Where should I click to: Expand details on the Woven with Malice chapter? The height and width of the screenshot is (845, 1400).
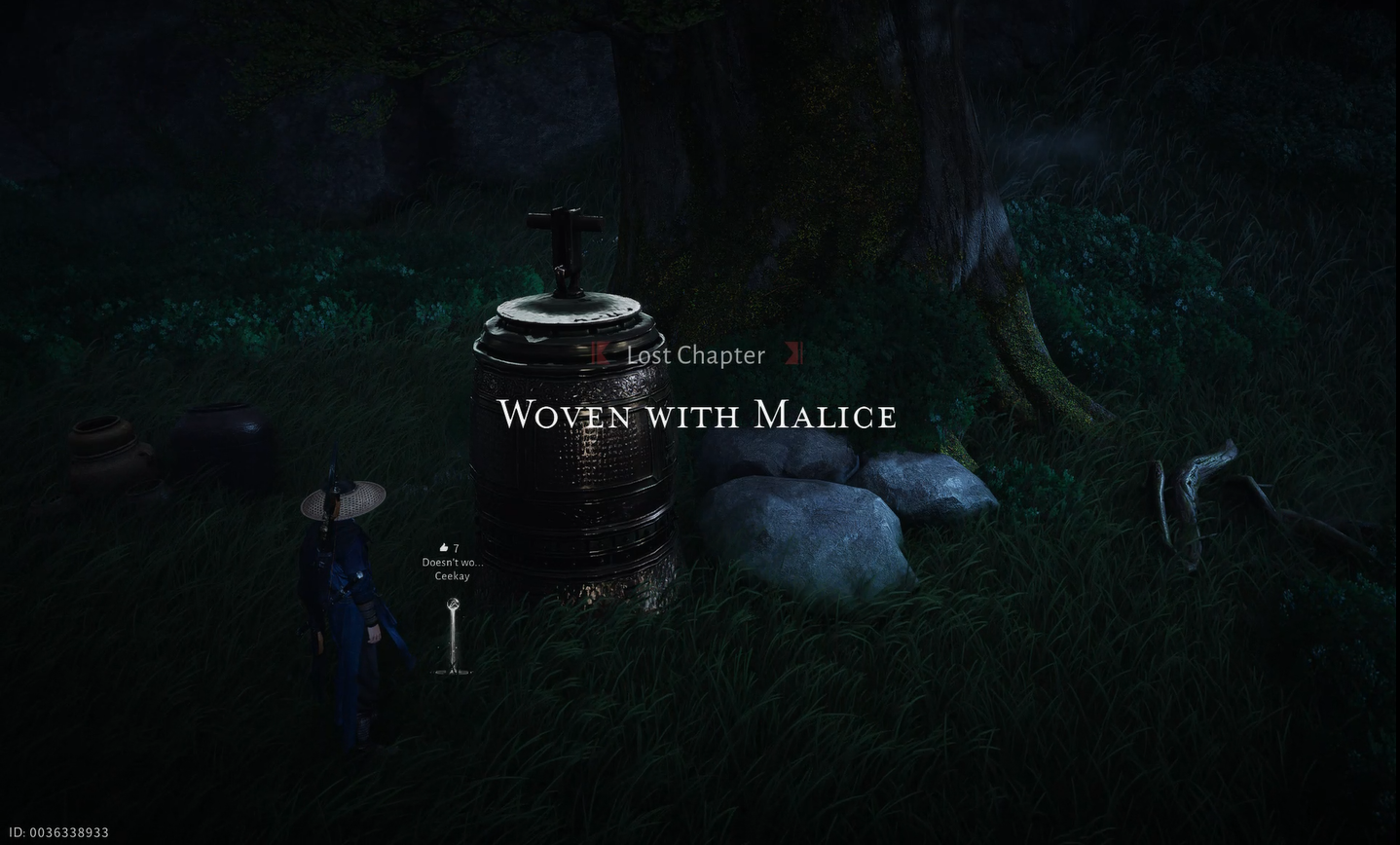coord(697,416)
